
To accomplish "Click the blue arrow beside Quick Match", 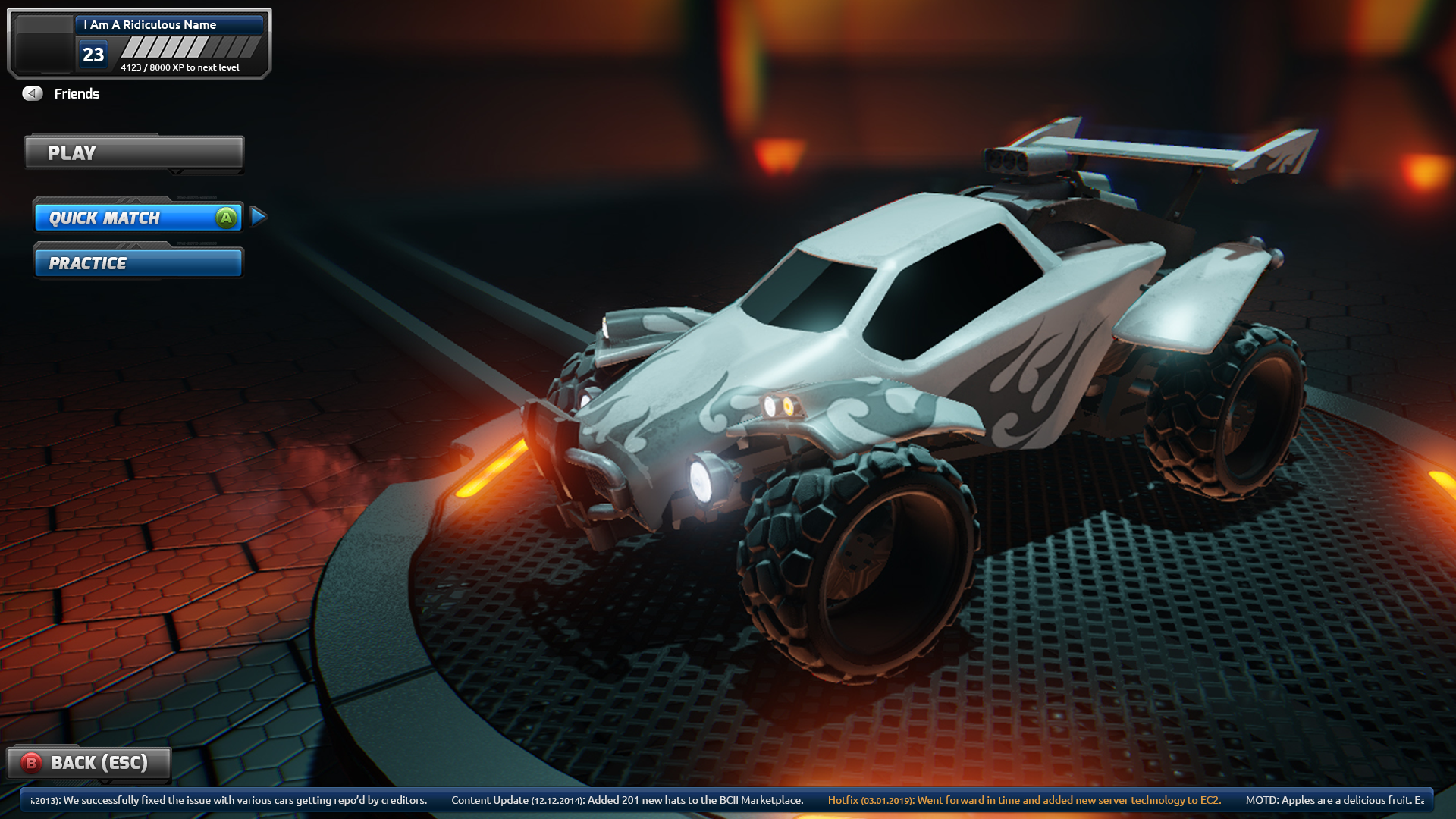I will (x=258, y=217).
